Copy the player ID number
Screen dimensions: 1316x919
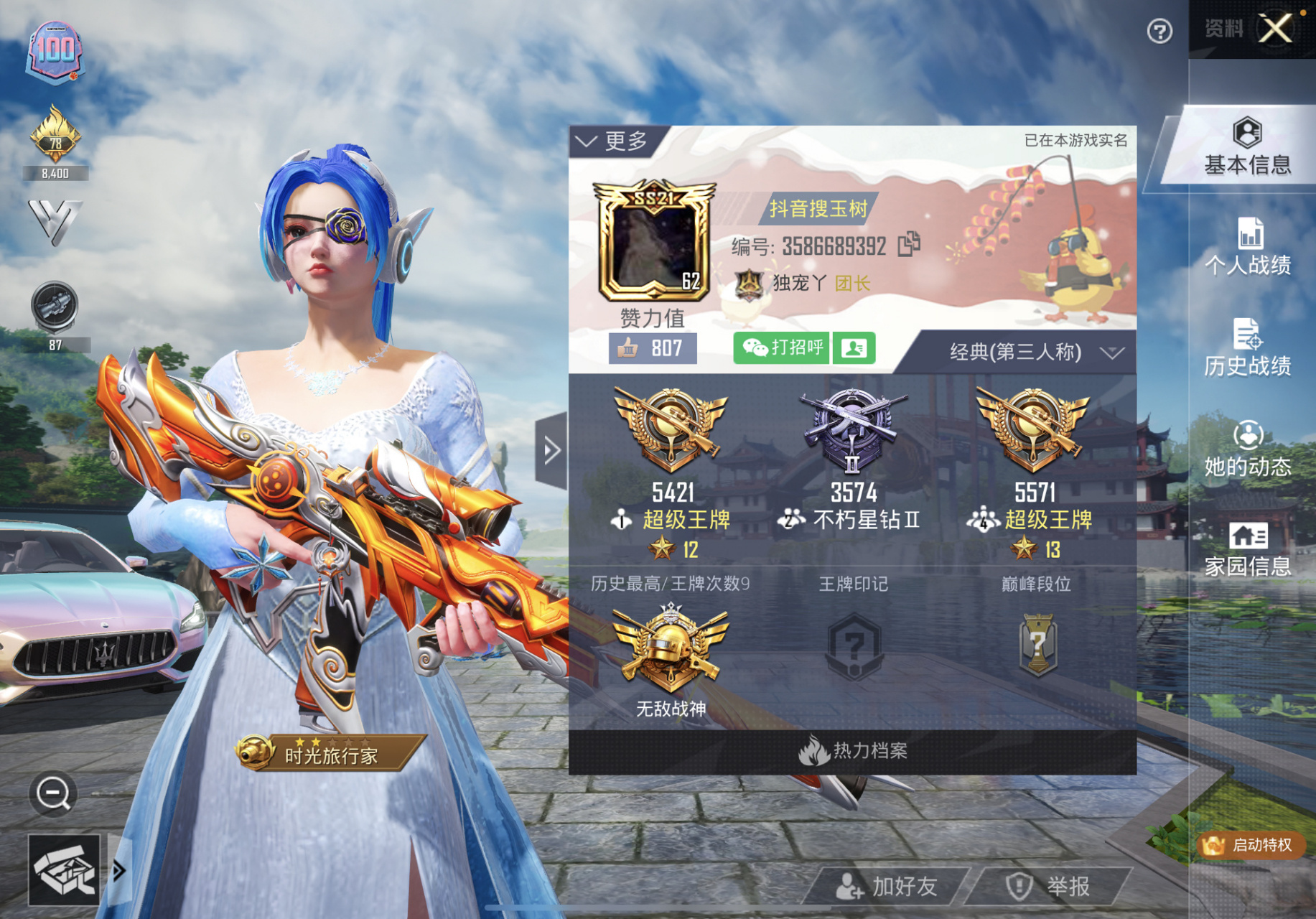pyautogui.click(x=909, y=245)
